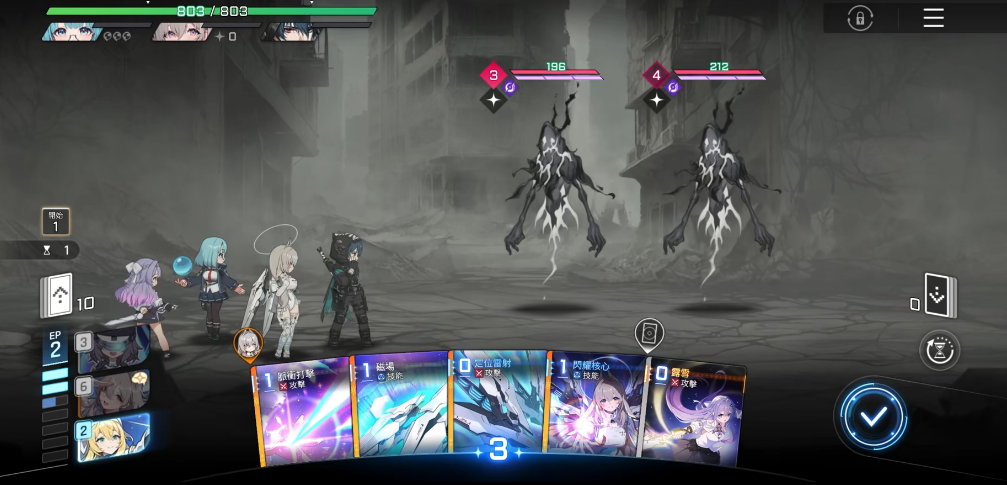The height and width of the screenshot is (485, 1007).
Task: Play the 脈衝打擊 attack card
Action: click(x=301, y=412)
